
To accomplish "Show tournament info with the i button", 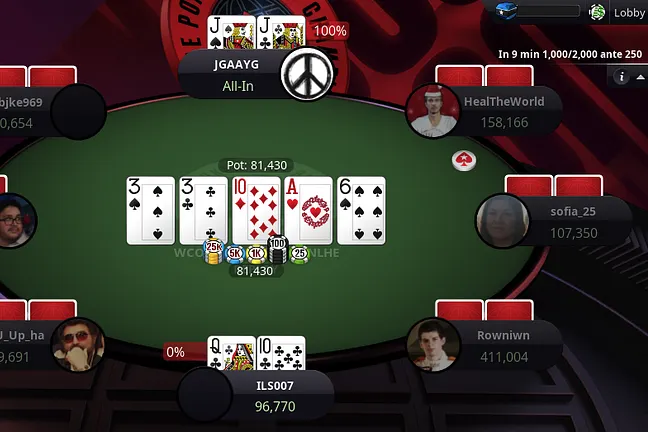I will pos(621,77).
